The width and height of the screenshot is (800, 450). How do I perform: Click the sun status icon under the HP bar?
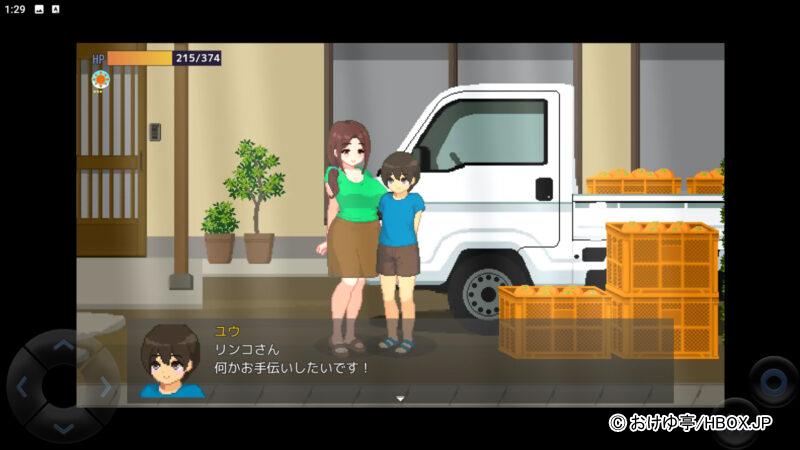(x=99, y=79)
